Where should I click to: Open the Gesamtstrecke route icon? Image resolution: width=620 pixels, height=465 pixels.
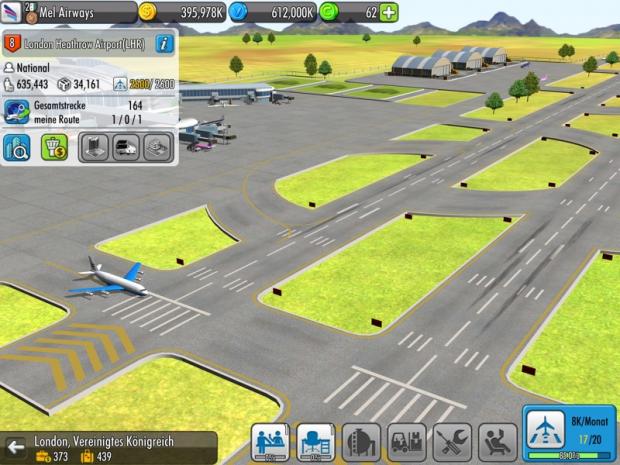(18, 111)
